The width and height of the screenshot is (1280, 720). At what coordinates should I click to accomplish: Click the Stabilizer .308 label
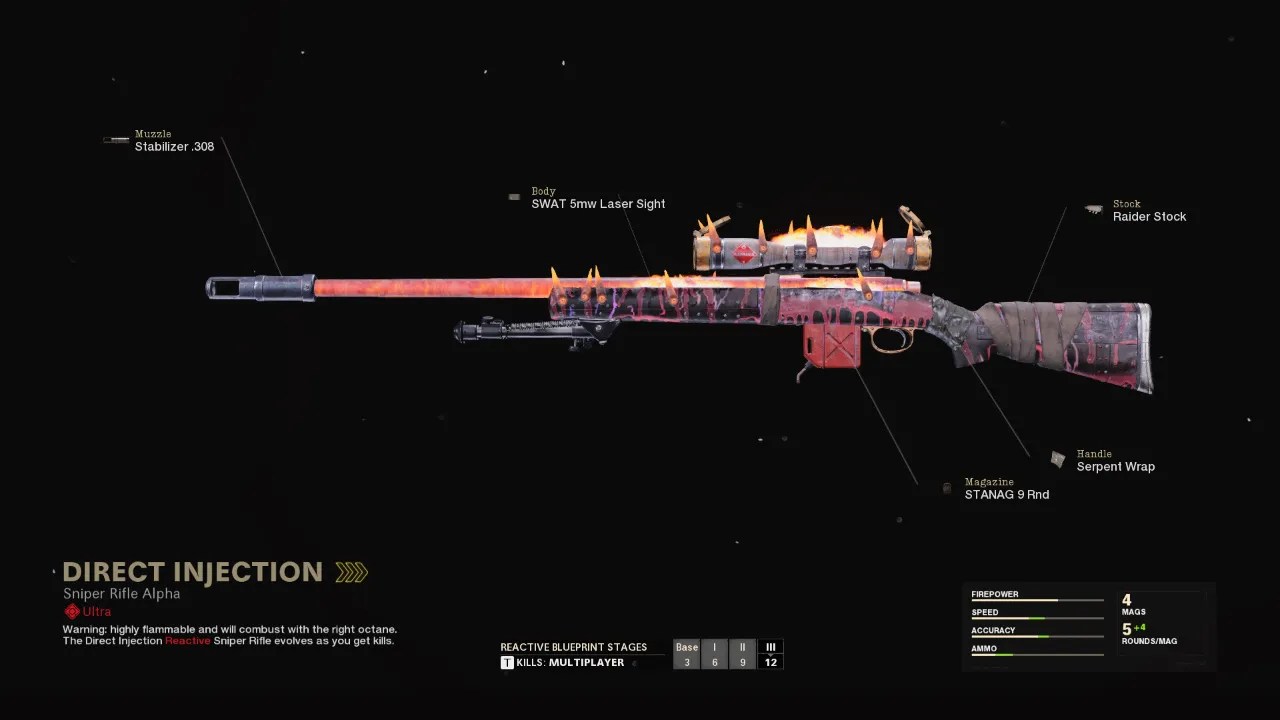click(x=175, y=146)
